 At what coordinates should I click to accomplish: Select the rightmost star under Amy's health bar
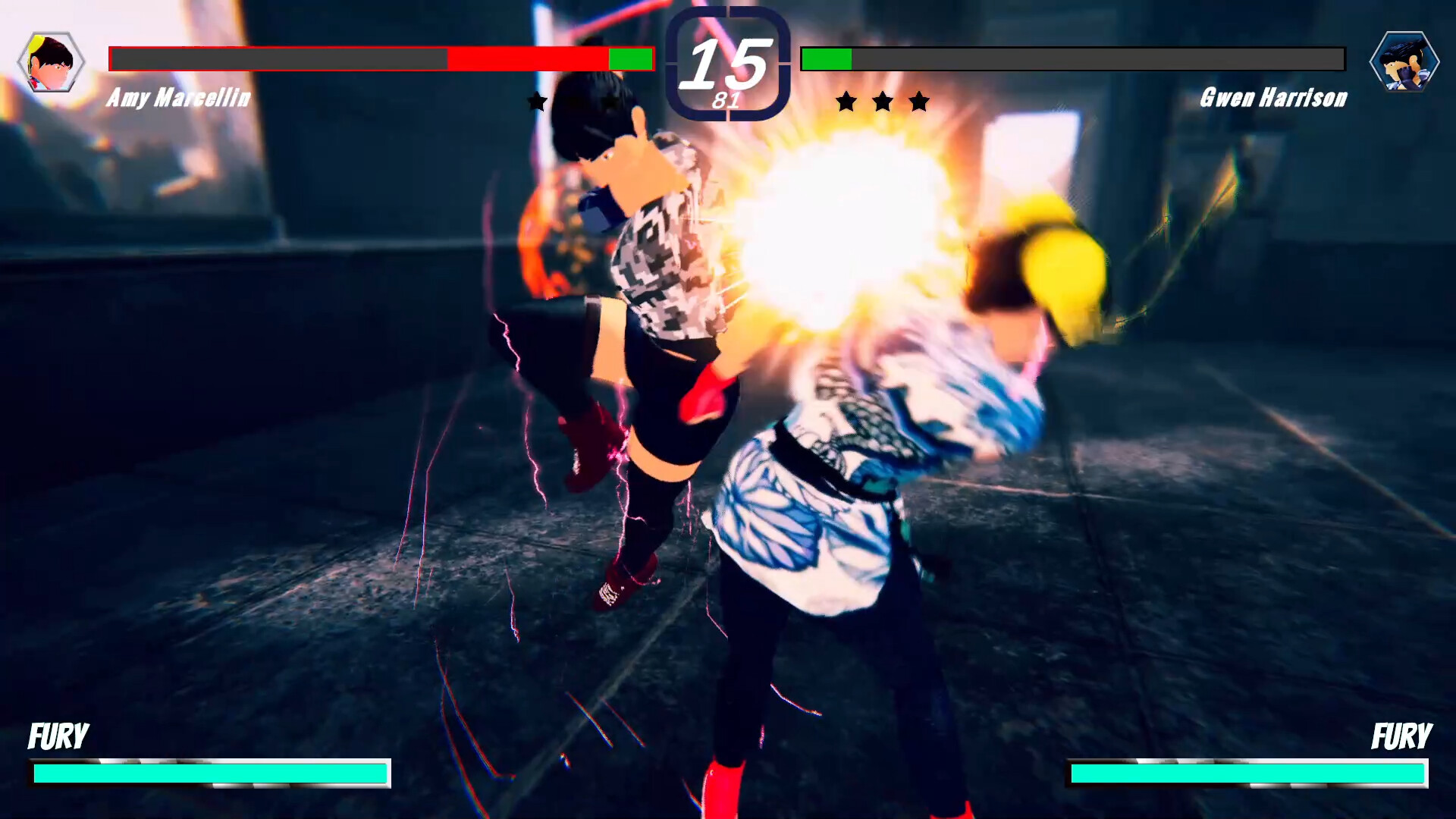[610, 102]
